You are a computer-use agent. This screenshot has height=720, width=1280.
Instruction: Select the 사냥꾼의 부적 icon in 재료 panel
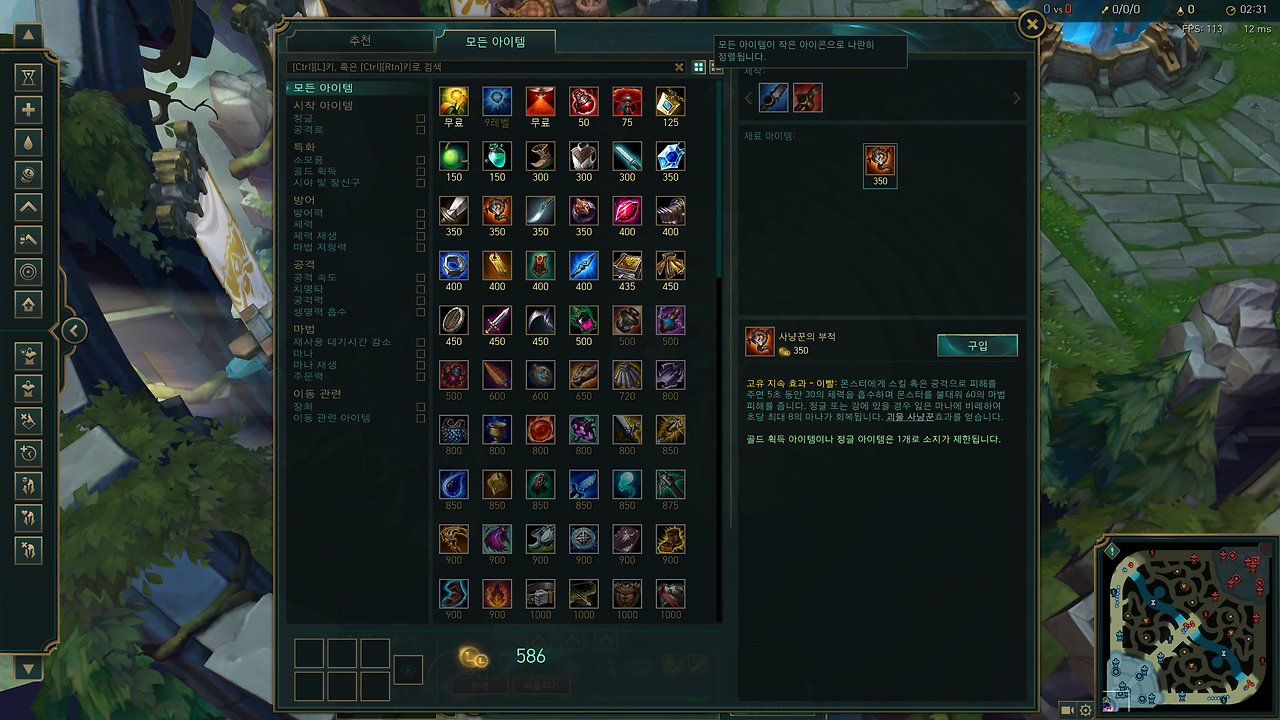coord(880,165)
